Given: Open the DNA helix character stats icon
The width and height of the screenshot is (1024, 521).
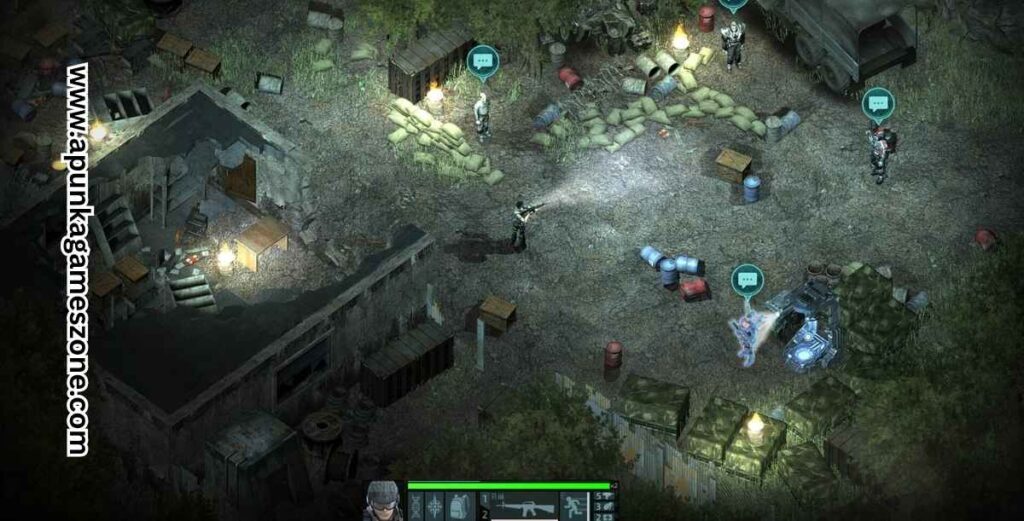Looking at the screenshot, I should 416,506.
